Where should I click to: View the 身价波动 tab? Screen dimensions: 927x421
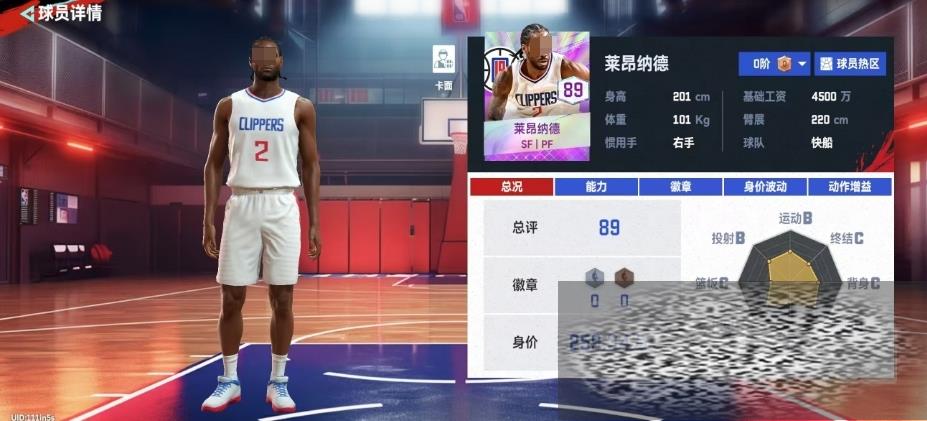[x=765, y=187]
